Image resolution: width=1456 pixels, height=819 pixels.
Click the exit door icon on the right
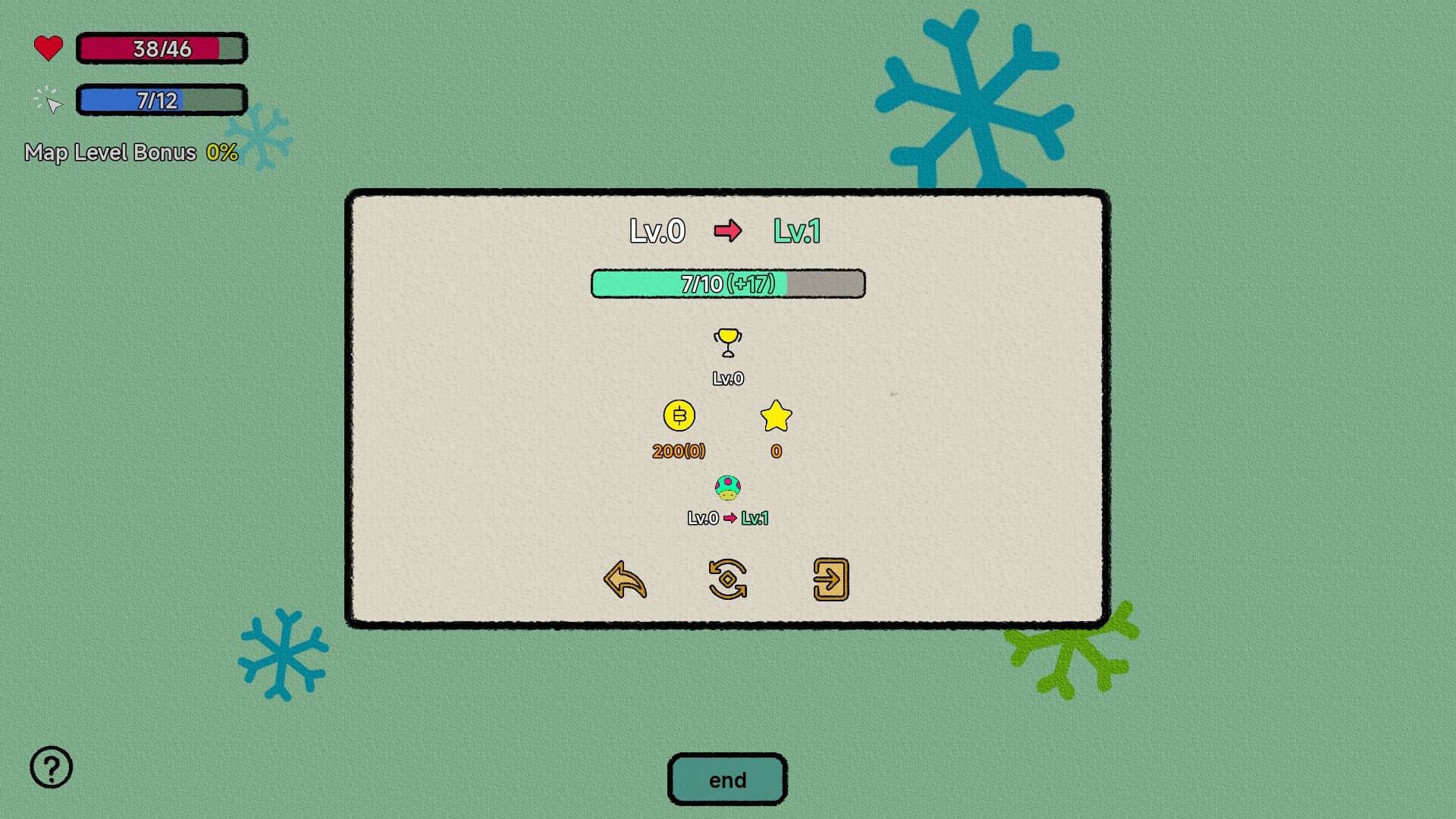coord(830,578)
